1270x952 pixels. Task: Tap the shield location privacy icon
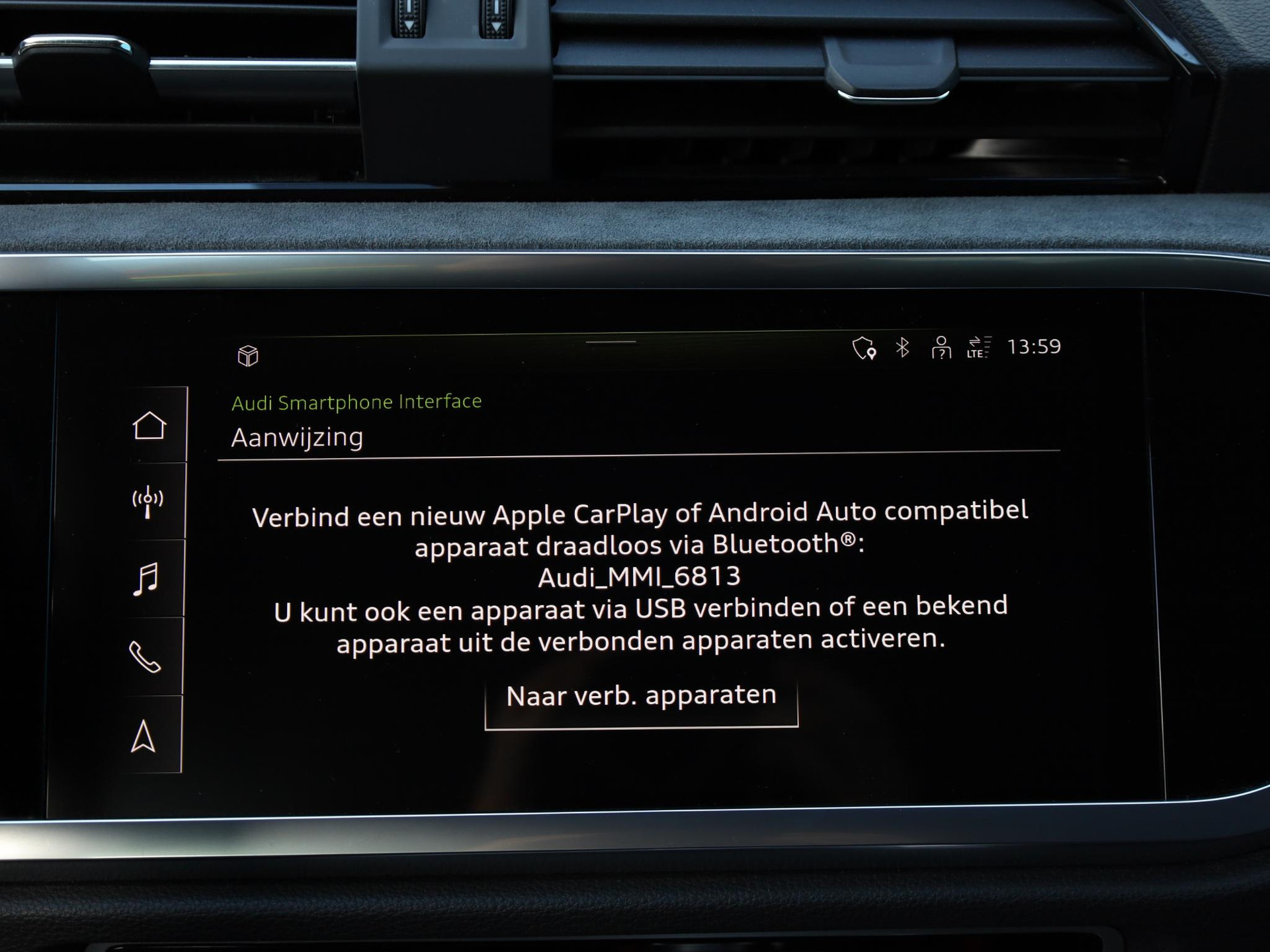(x=864, y=348)
